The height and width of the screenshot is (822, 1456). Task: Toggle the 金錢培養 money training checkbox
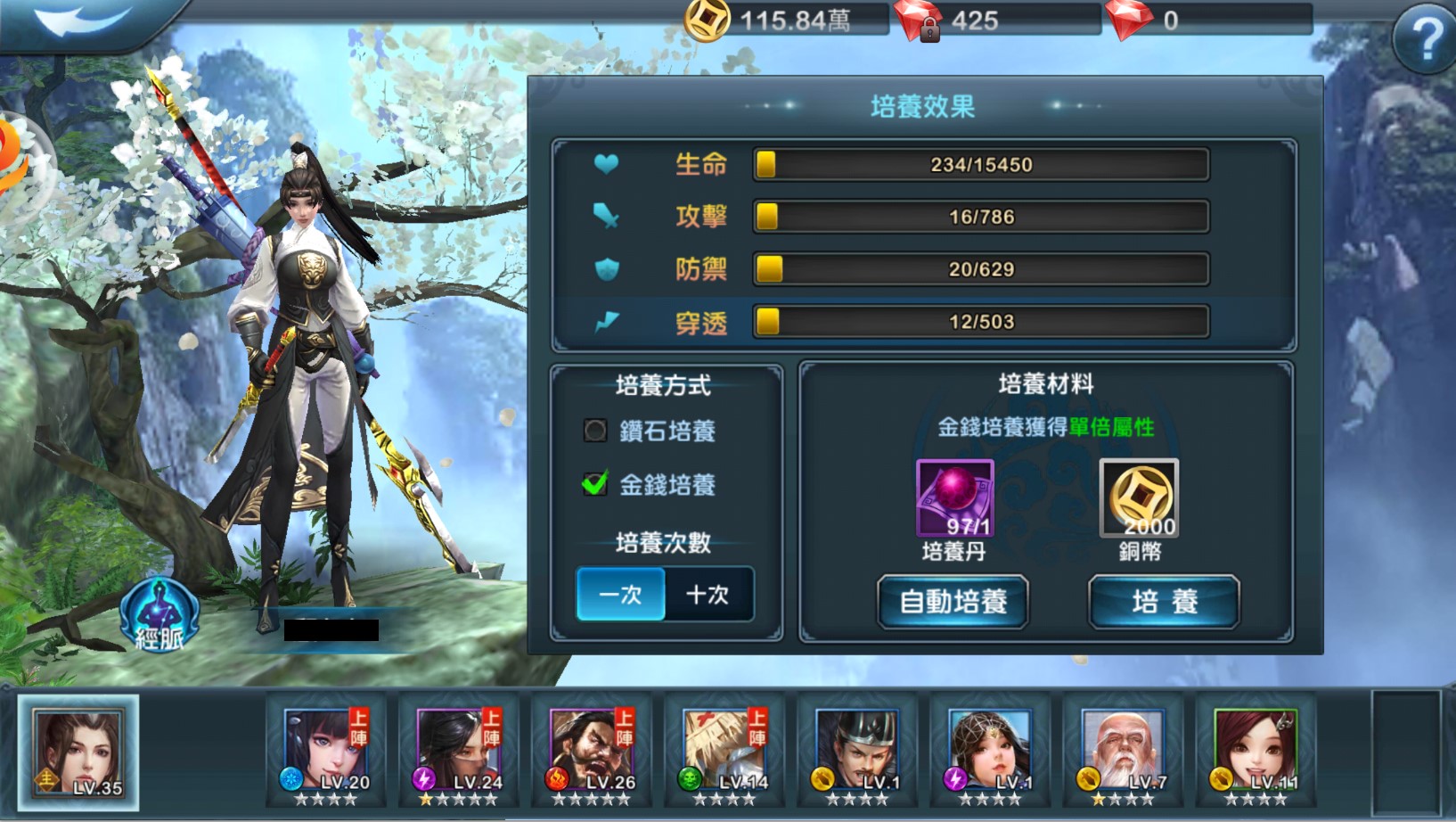[595, 484]
